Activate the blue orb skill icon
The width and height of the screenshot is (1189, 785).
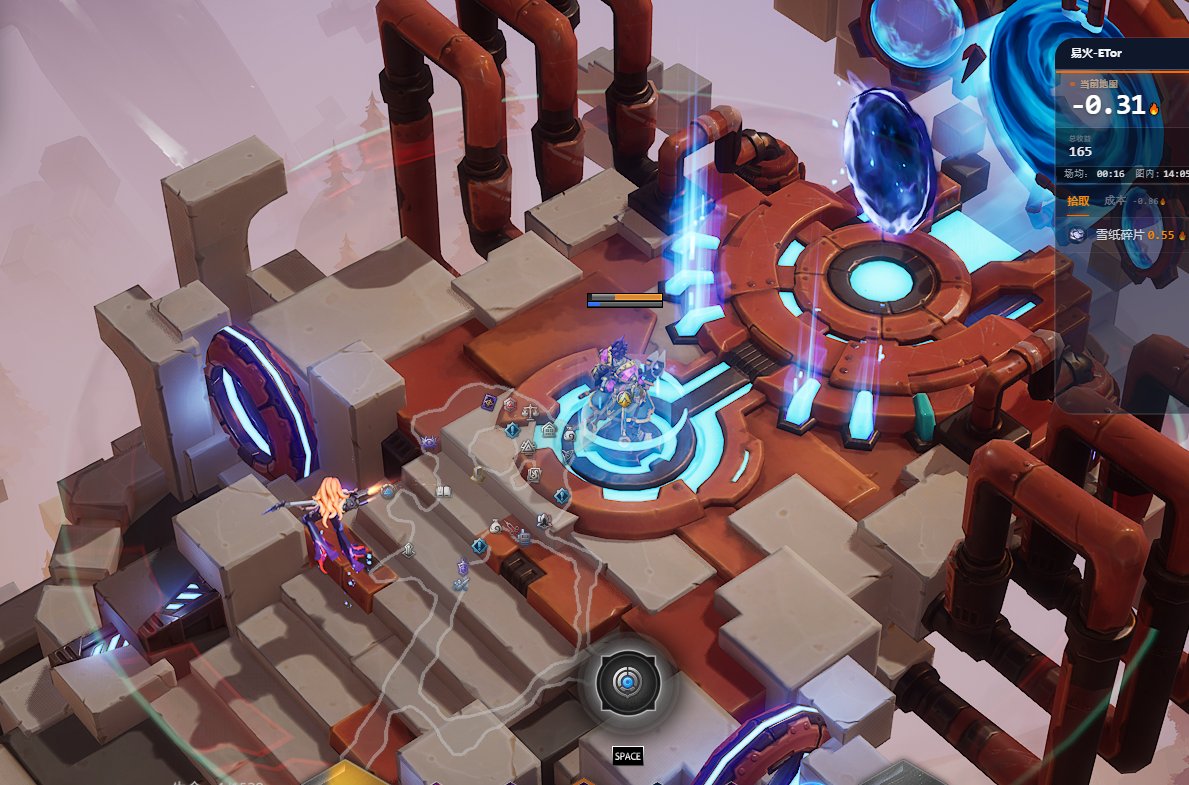pyautogui.click(x=626, y=684)
